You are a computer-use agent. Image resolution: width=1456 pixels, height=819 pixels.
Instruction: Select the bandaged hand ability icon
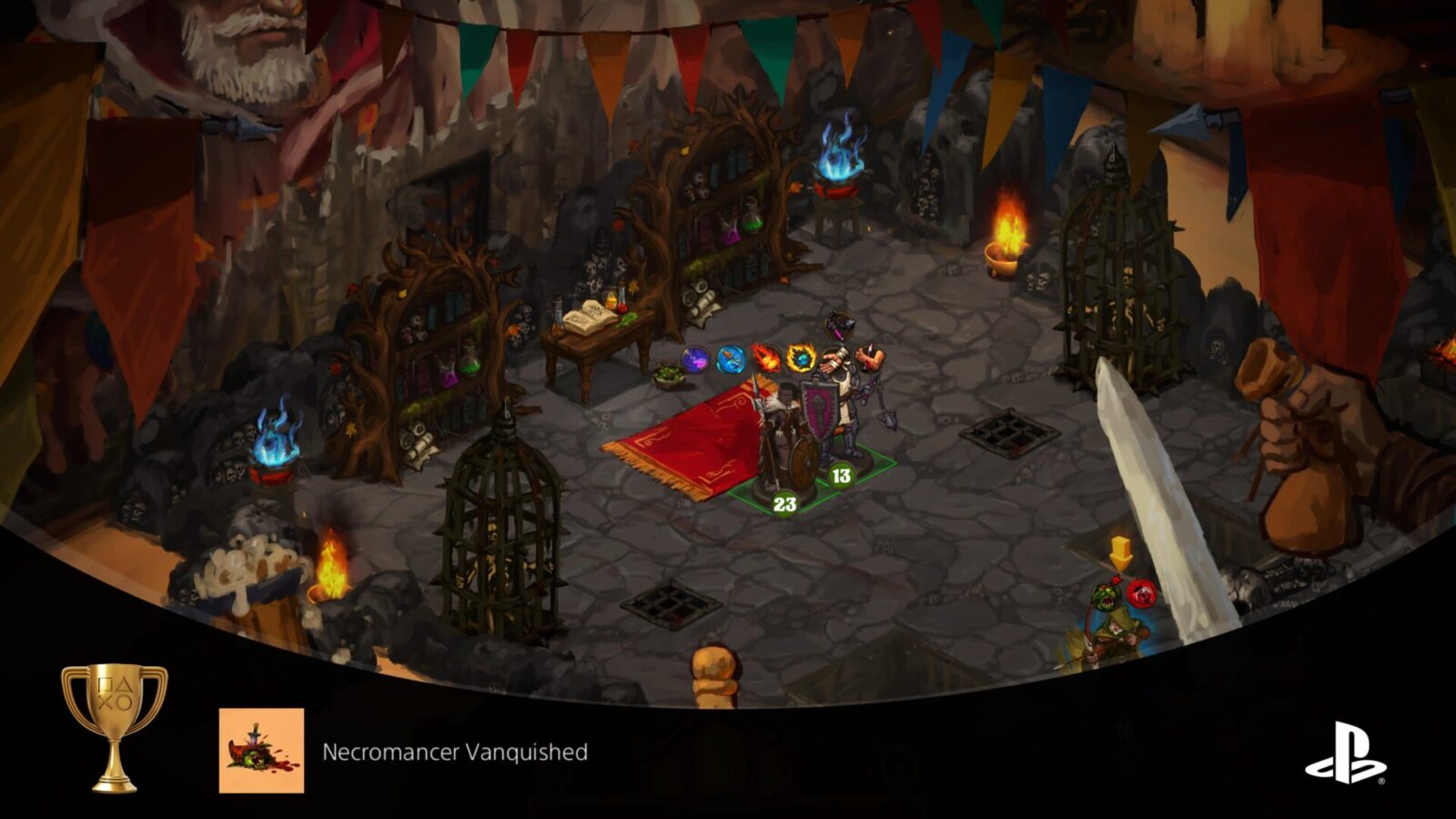833,359
